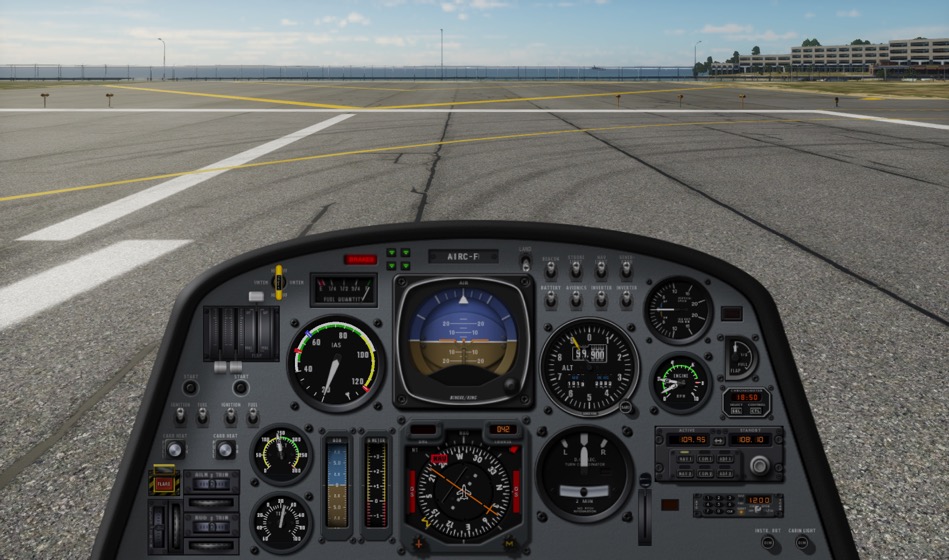Turn on the STROBE light switch

tap(576, 270)
